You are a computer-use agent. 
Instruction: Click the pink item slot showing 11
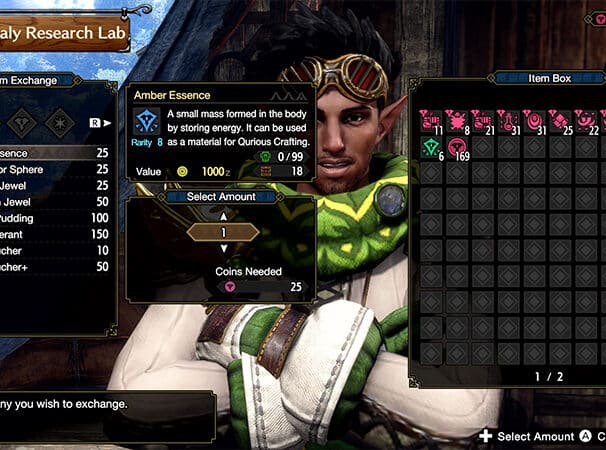pos(433,122)
